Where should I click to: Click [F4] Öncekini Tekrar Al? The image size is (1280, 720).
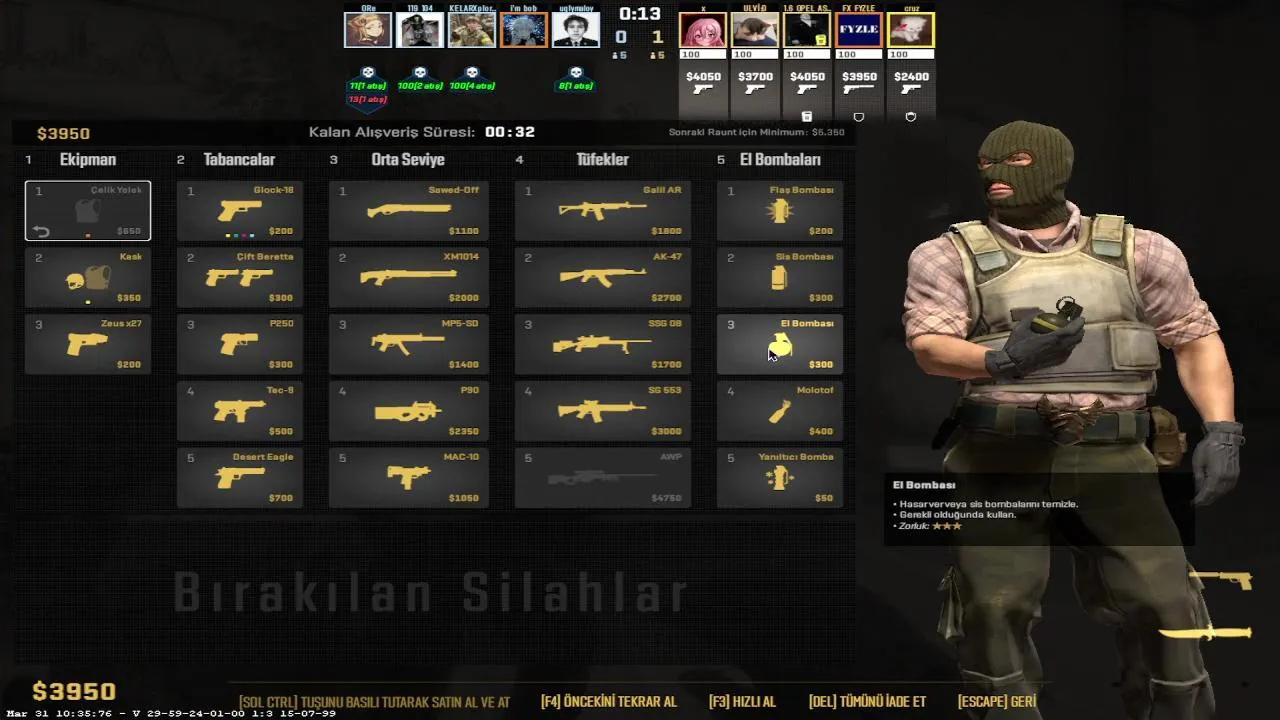[607, 701]
